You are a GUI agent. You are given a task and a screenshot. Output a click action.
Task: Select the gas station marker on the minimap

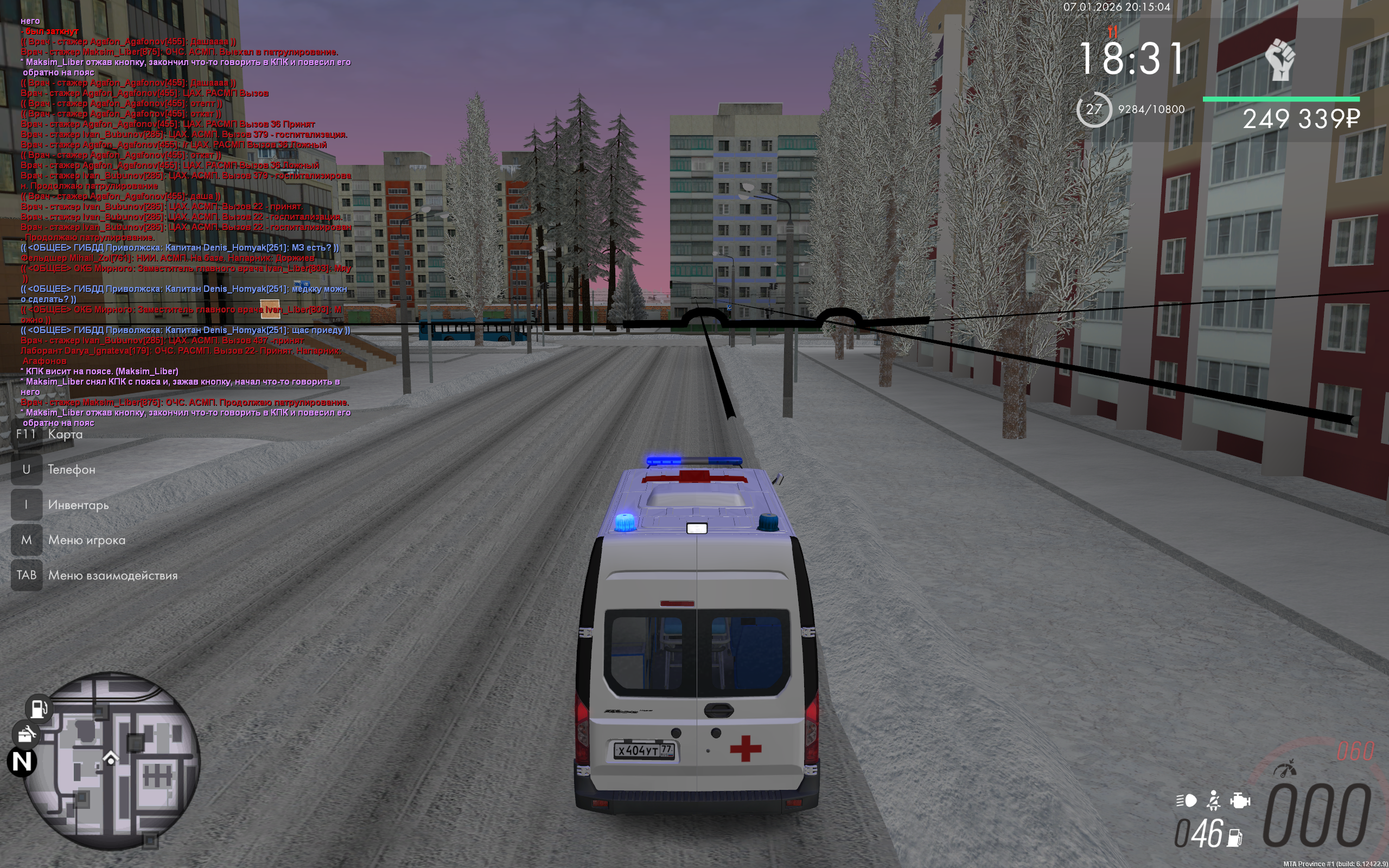(39, 708)
